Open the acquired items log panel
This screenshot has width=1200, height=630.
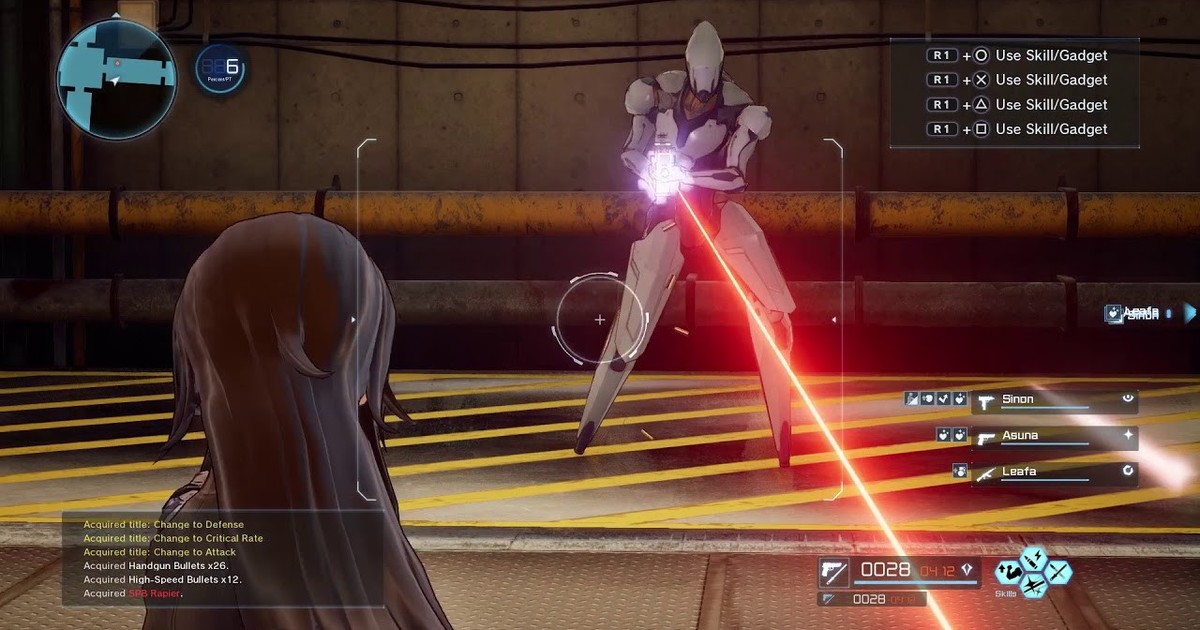pyautogui.click(x=222, y=559)
